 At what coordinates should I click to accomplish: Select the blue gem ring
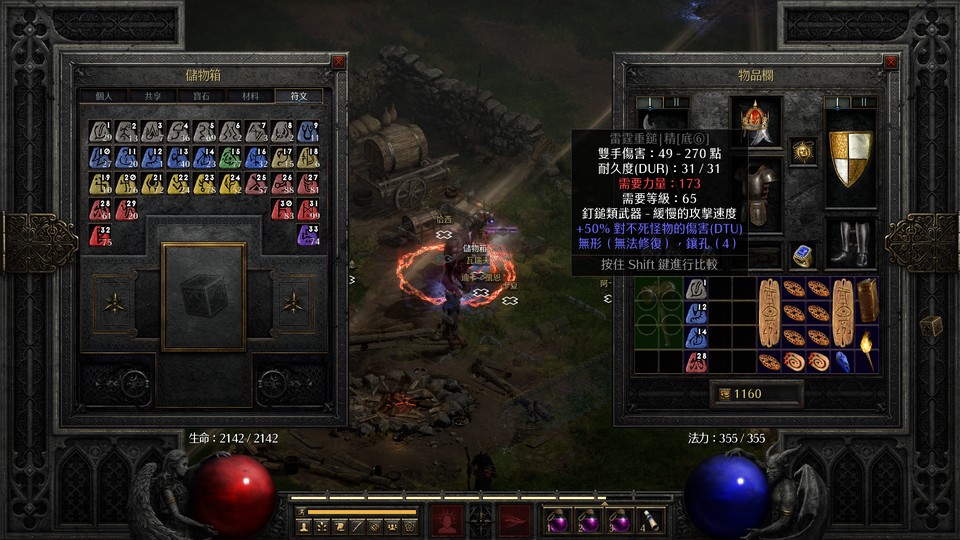point(800,255)
